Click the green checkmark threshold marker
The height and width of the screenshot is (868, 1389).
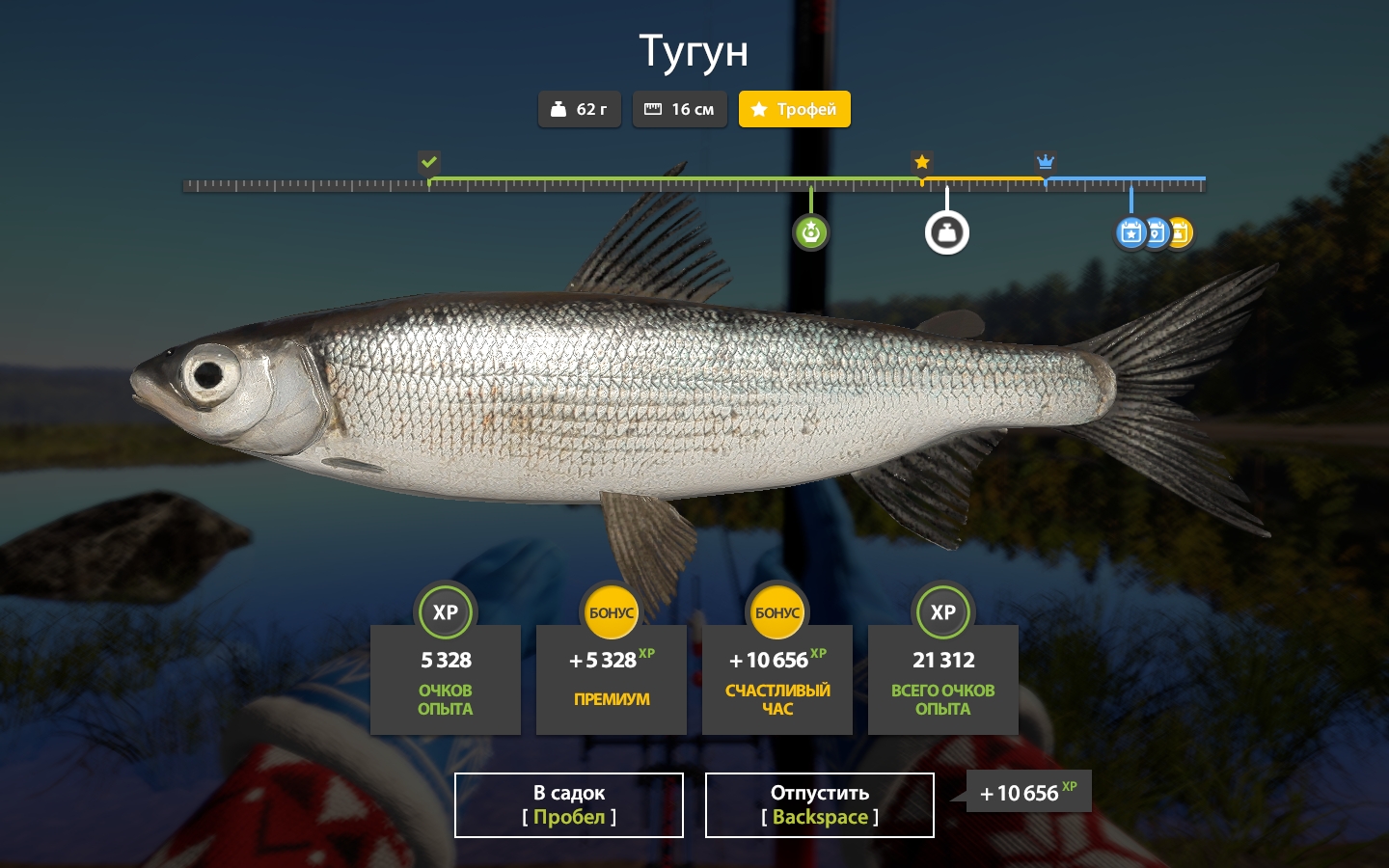pyautogui.click(x=429, y=162)
